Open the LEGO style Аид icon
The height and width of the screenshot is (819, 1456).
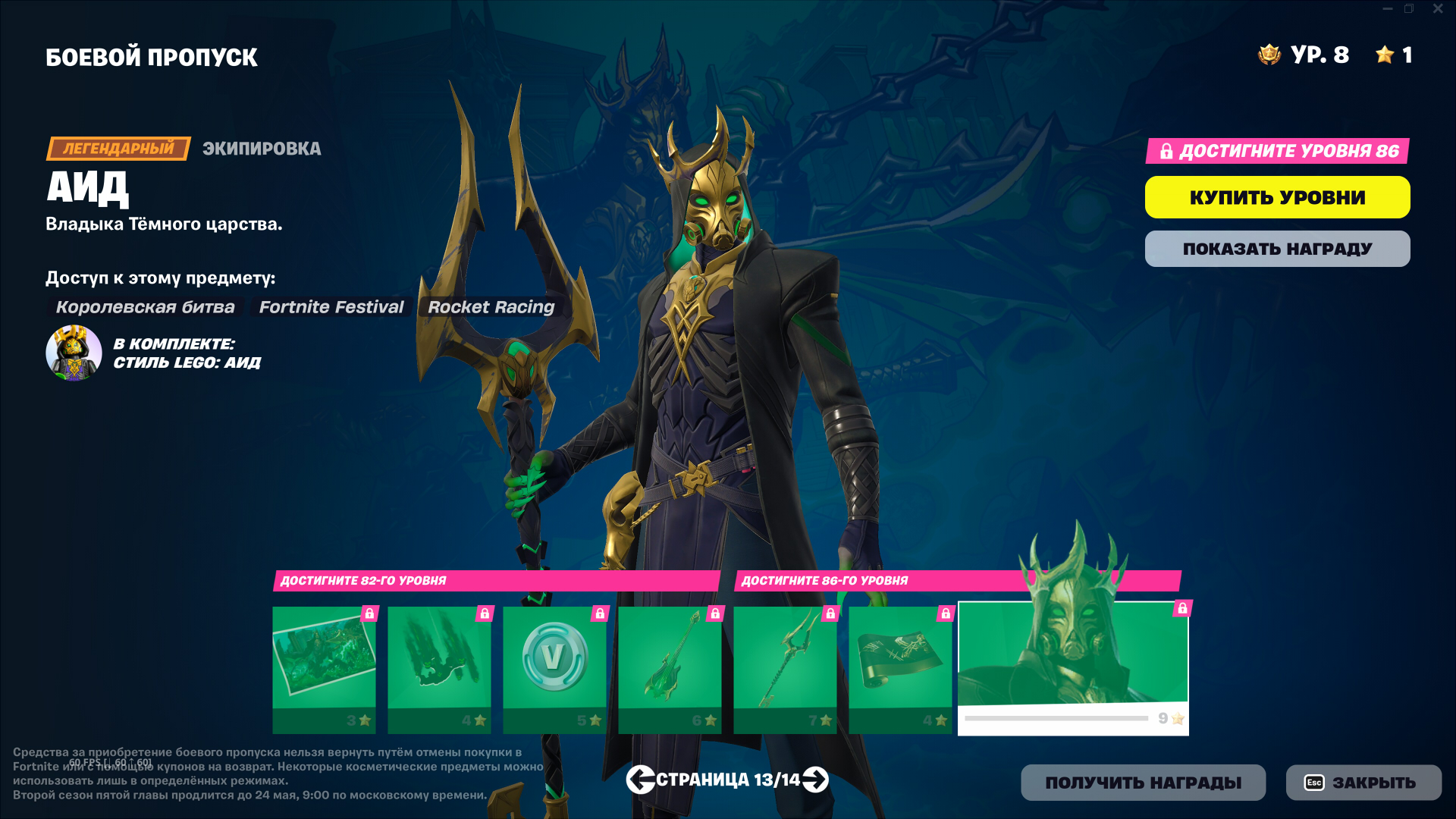click(74, 353)
